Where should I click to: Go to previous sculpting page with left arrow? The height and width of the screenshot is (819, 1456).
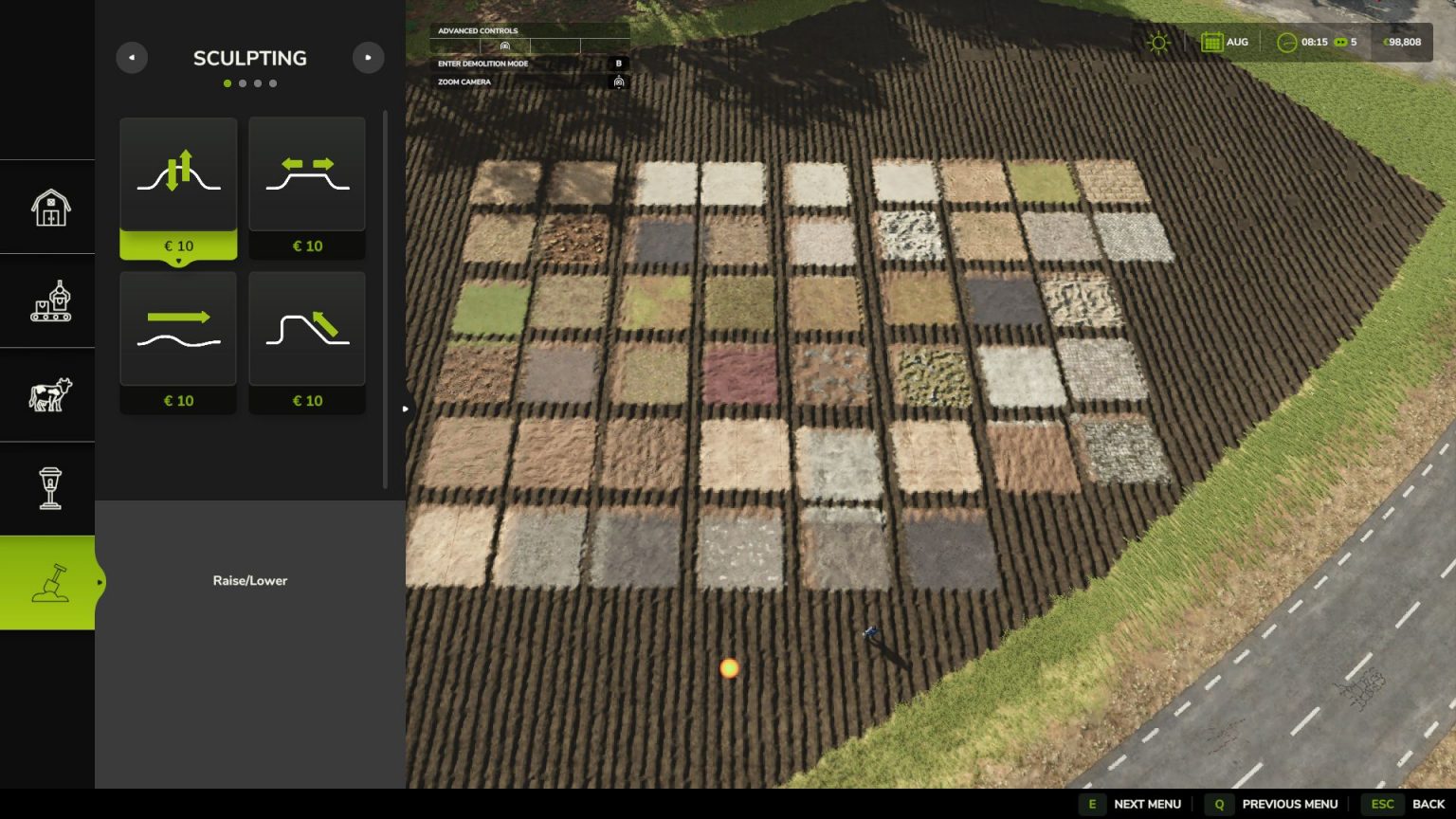pos(132,58)
